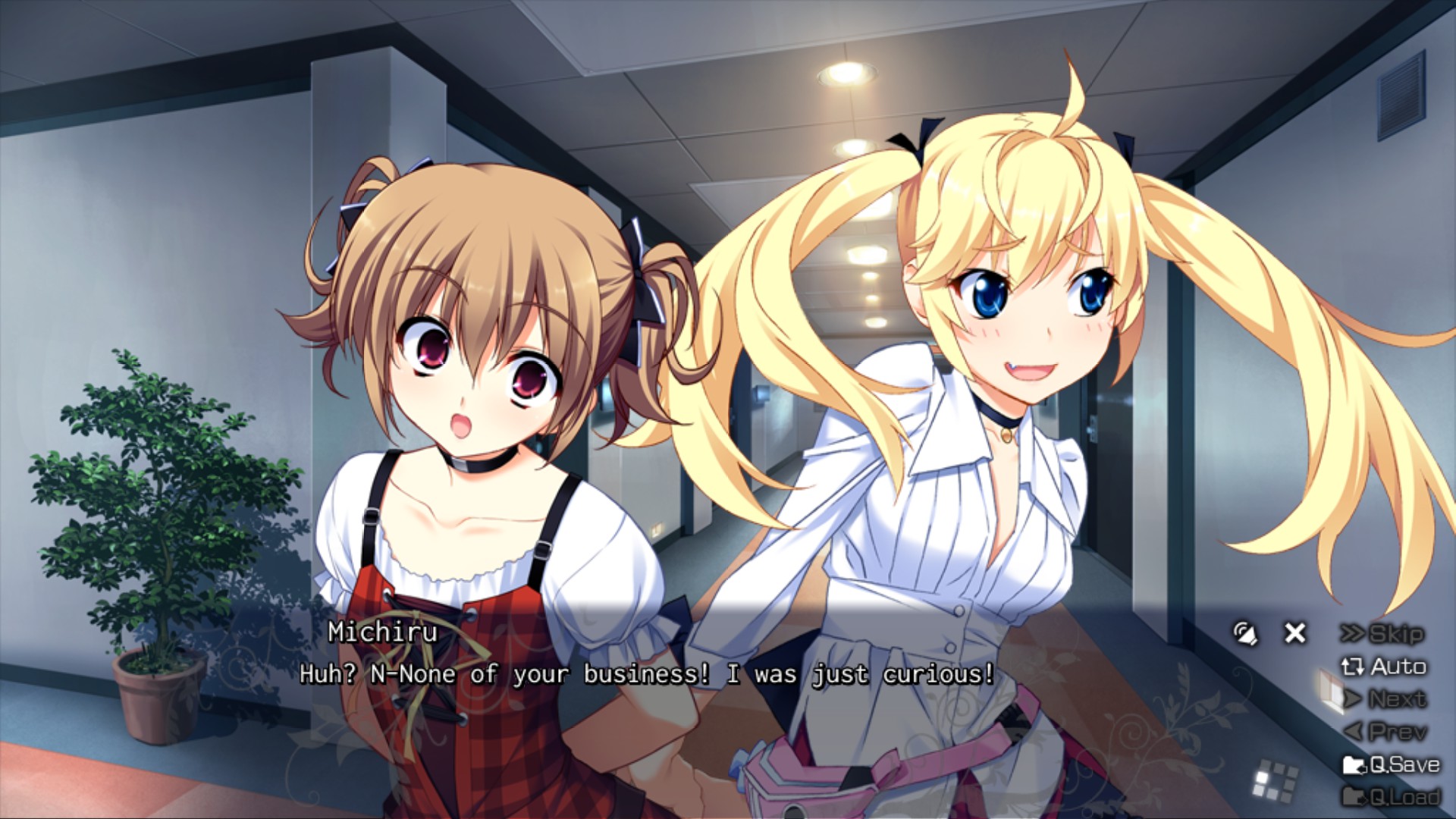Quick save with Q.Save
The height and width of the screenshot is (819, 1456).
[x=1392, y=764]
